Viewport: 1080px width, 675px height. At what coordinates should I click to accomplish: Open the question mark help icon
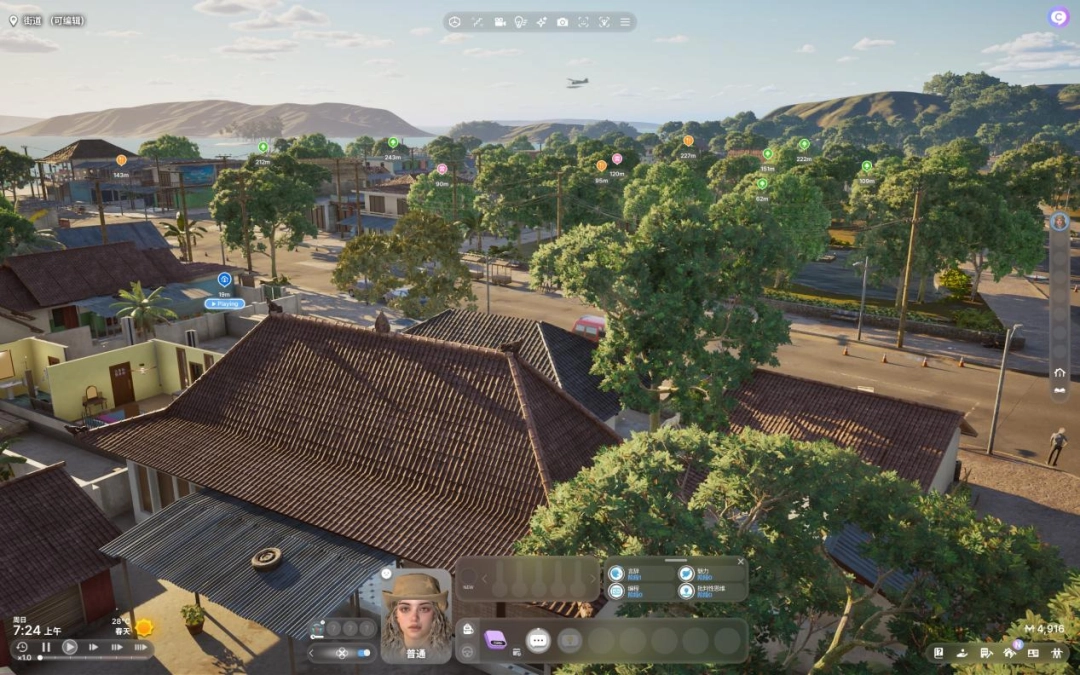(939, 653)
